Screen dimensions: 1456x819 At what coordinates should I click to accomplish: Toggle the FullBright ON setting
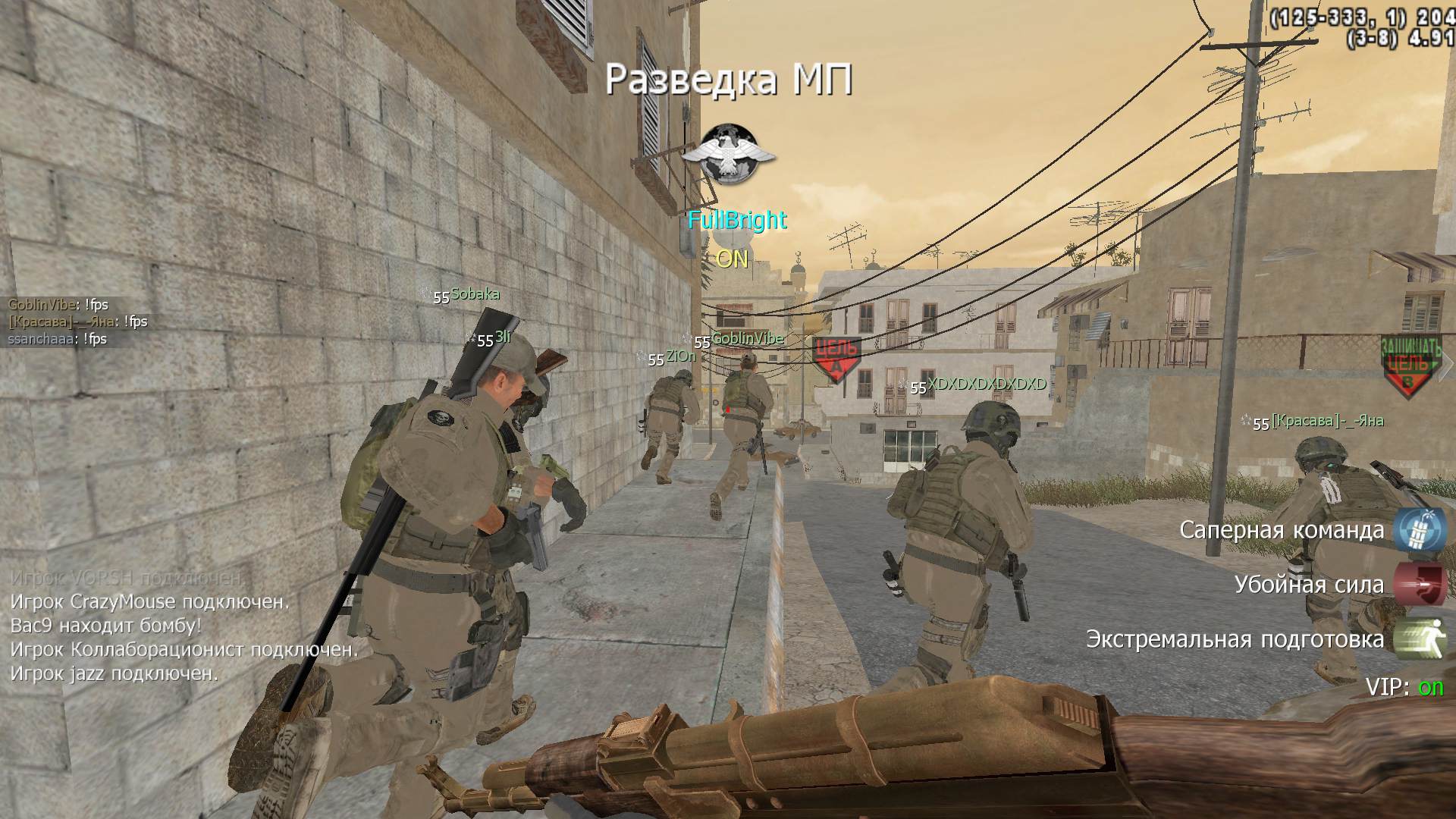pos(733,259)
